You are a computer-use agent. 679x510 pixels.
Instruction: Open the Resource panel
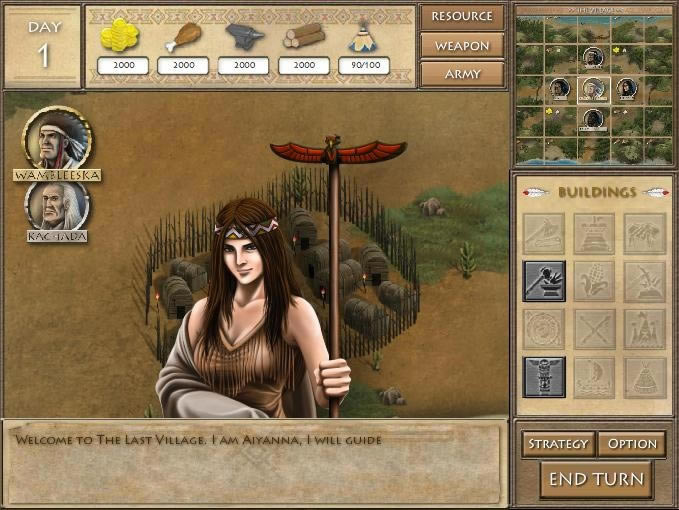point(462,17)
